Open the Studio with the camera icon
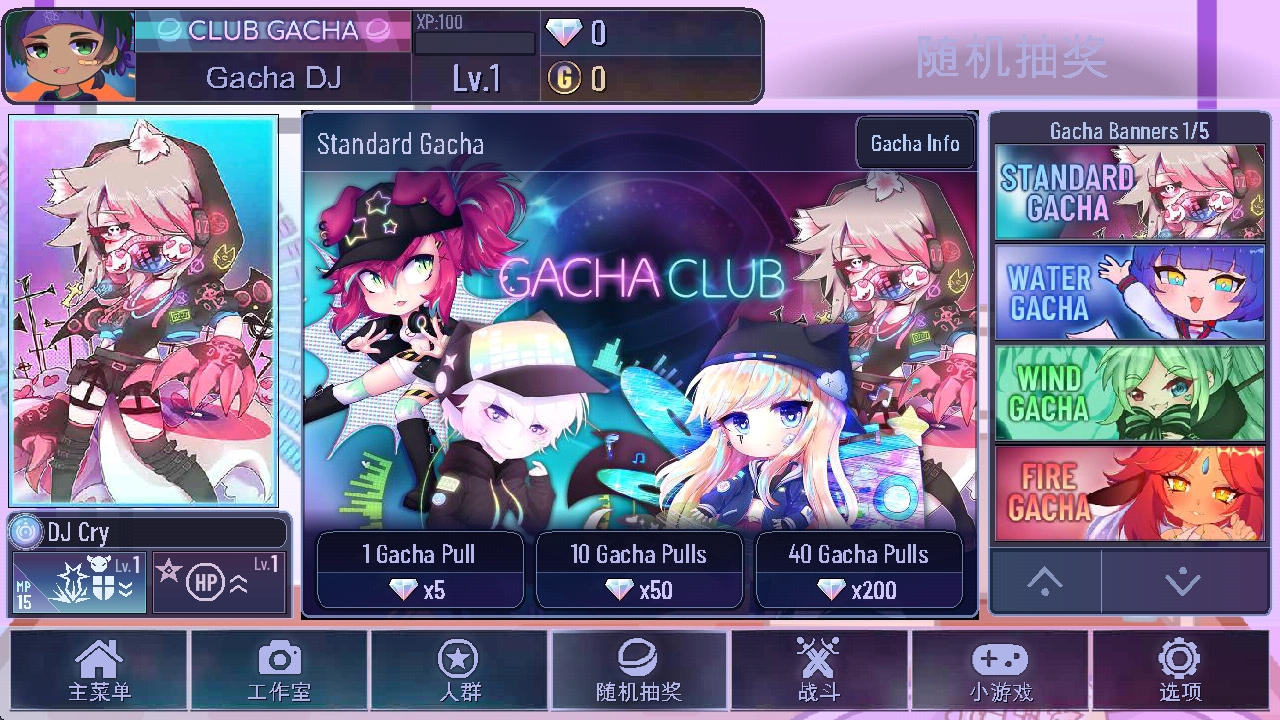The width and height of the screenshot is (1280, 720). [x=280, y=668]
